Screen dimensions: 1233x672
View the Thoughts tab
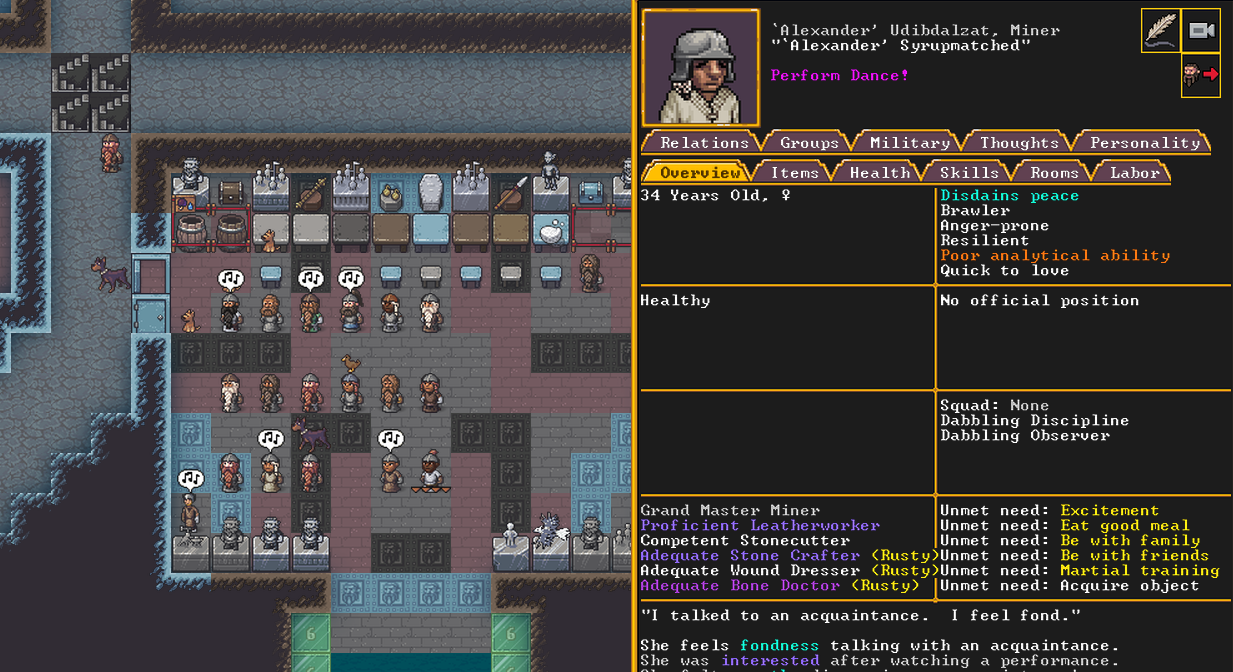click(x=1018, y=143)
